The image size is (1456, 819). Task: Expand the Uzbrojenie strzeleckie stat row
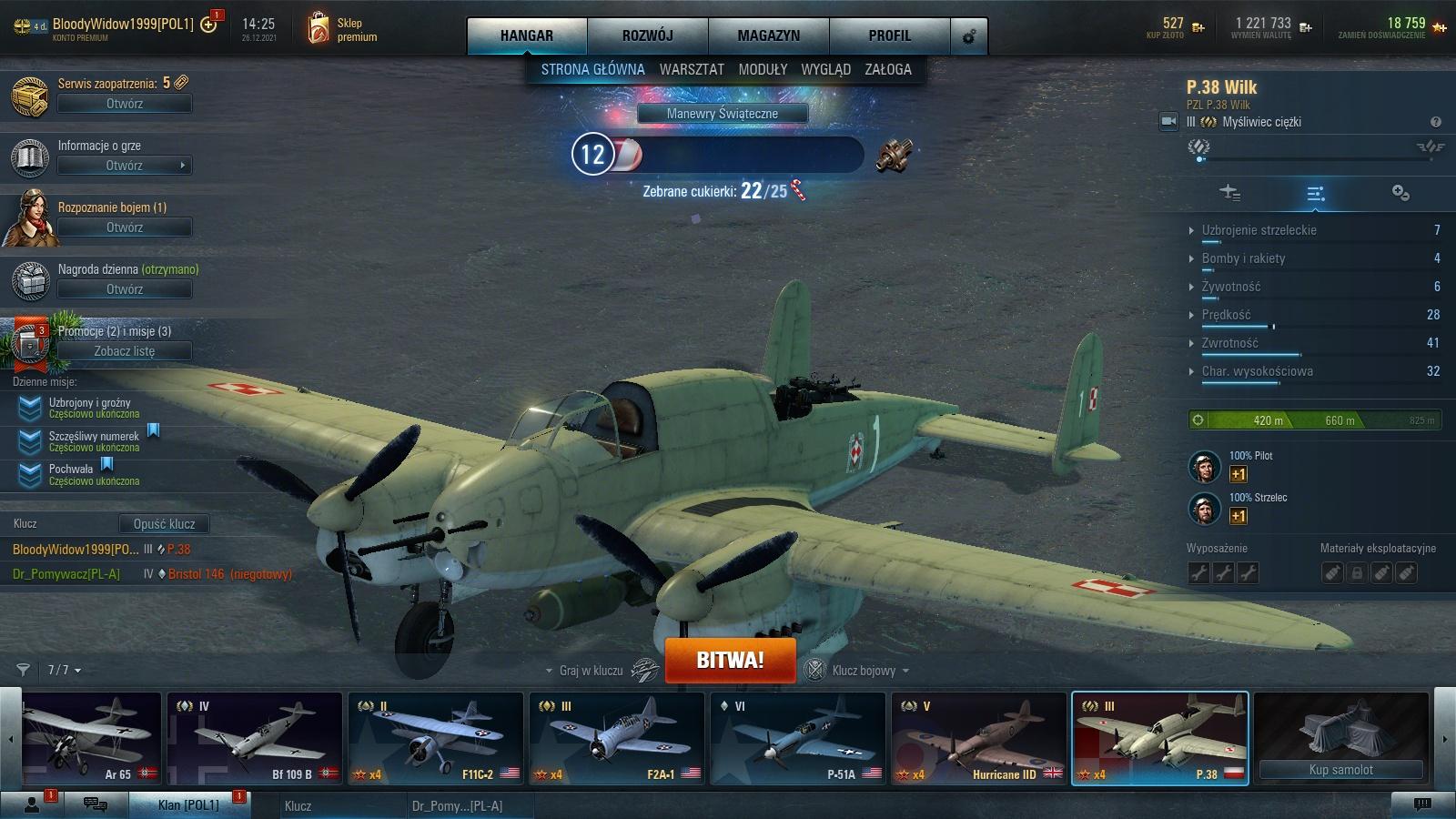click(1259, 230)
